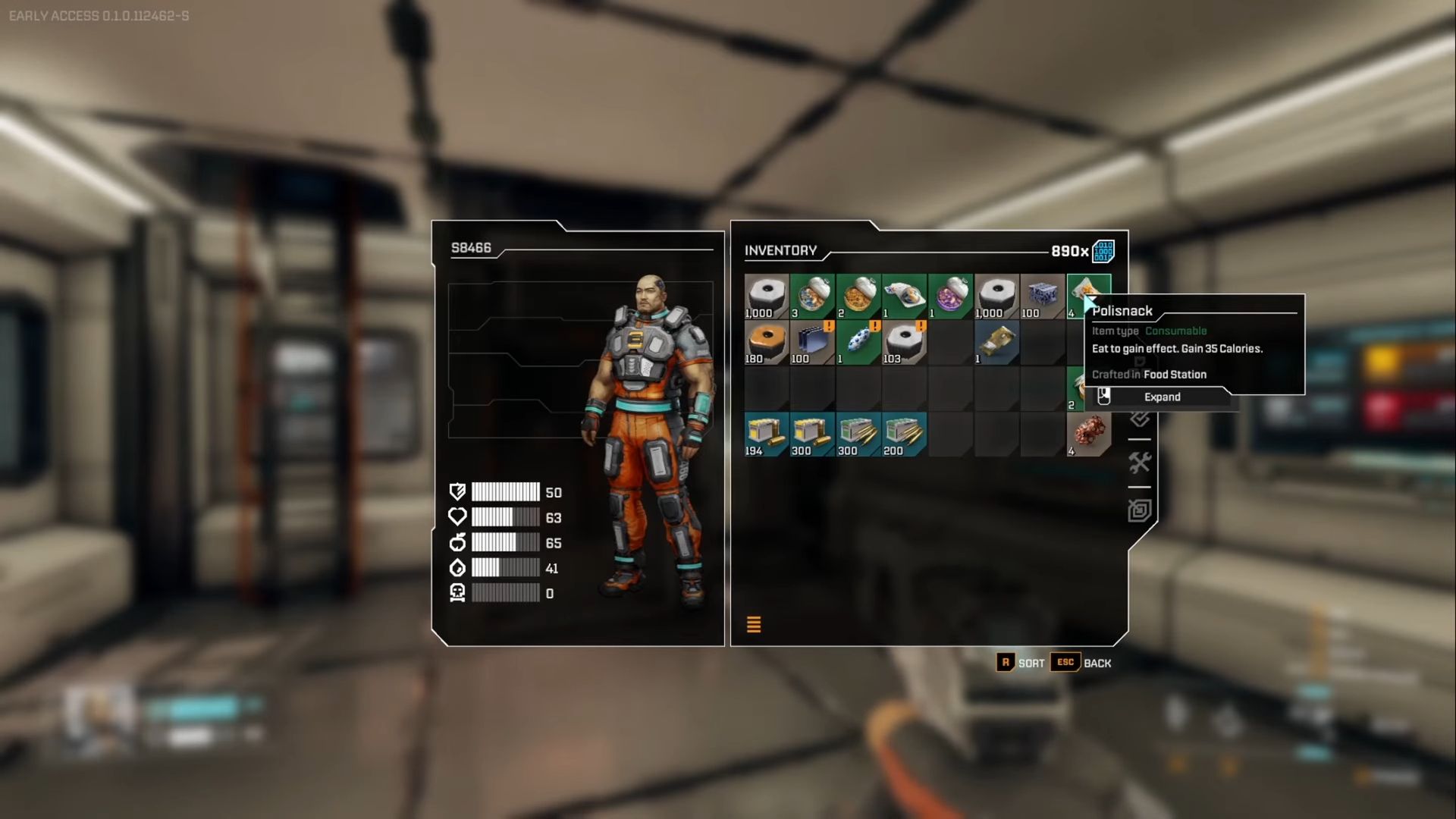The width and height of the screenshot is (1456, 819).
Task: Choose the blue-and-orange food tin stack of 3
Action: tap(812, 296)
